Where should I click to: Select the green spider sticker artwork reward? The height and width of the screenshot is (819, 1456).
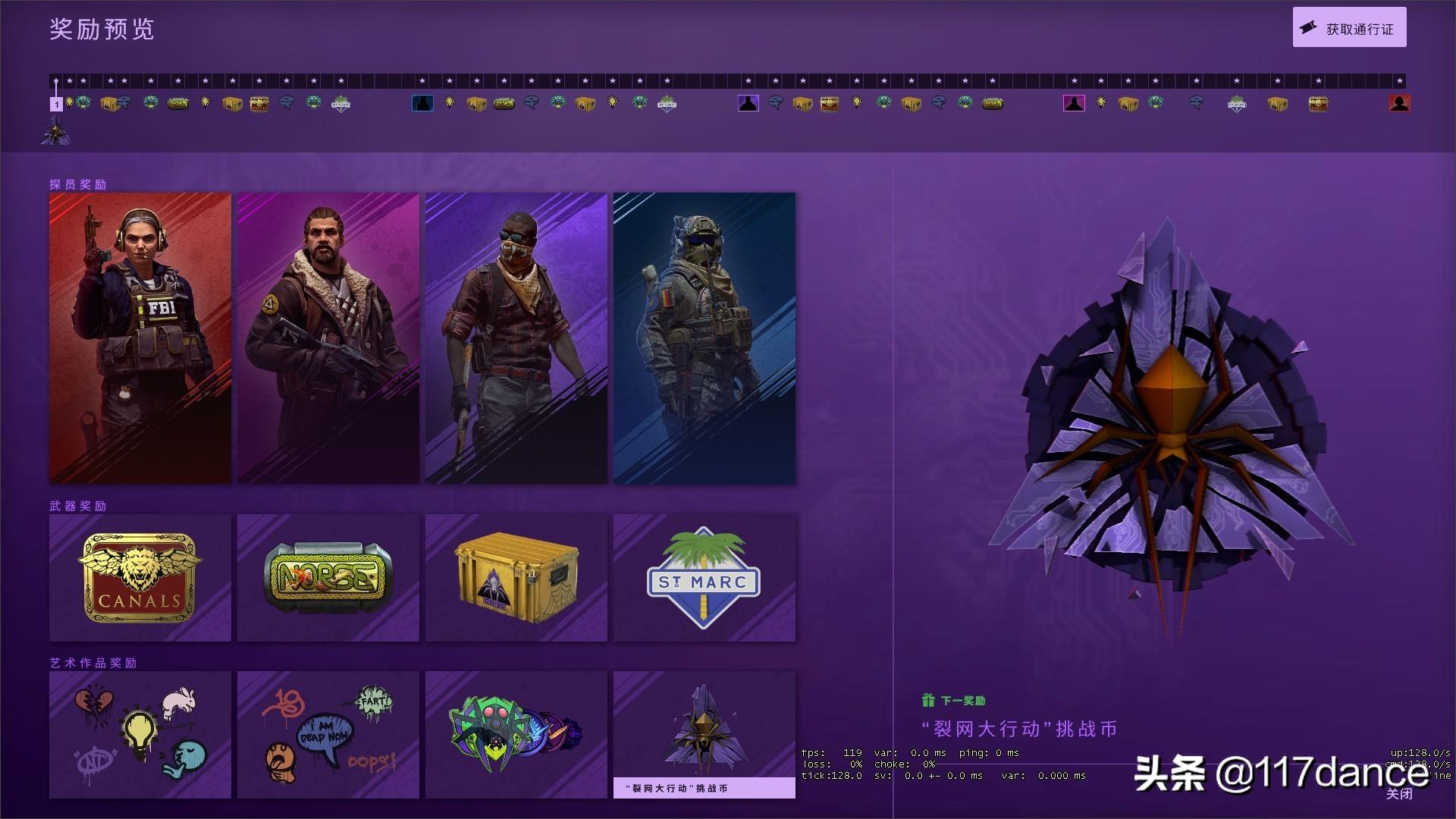pos(516,734)
